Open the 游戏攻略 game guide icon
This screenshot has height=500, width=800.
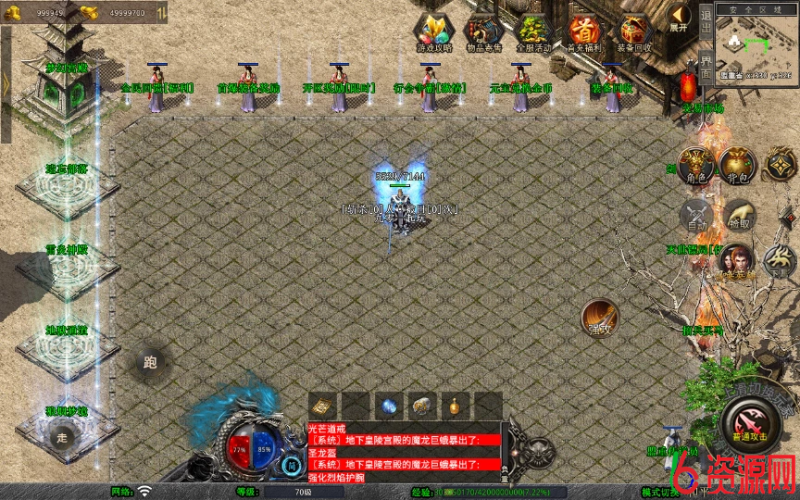[x=433, y=31]
